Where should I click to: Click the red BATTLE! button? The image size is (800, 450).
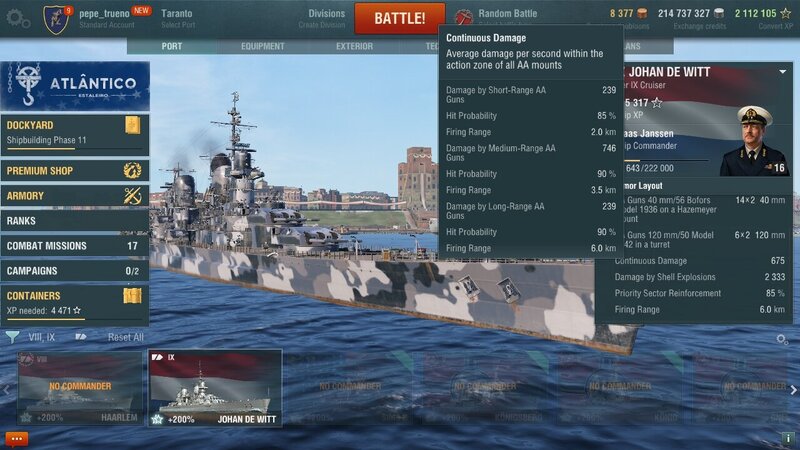399,18
